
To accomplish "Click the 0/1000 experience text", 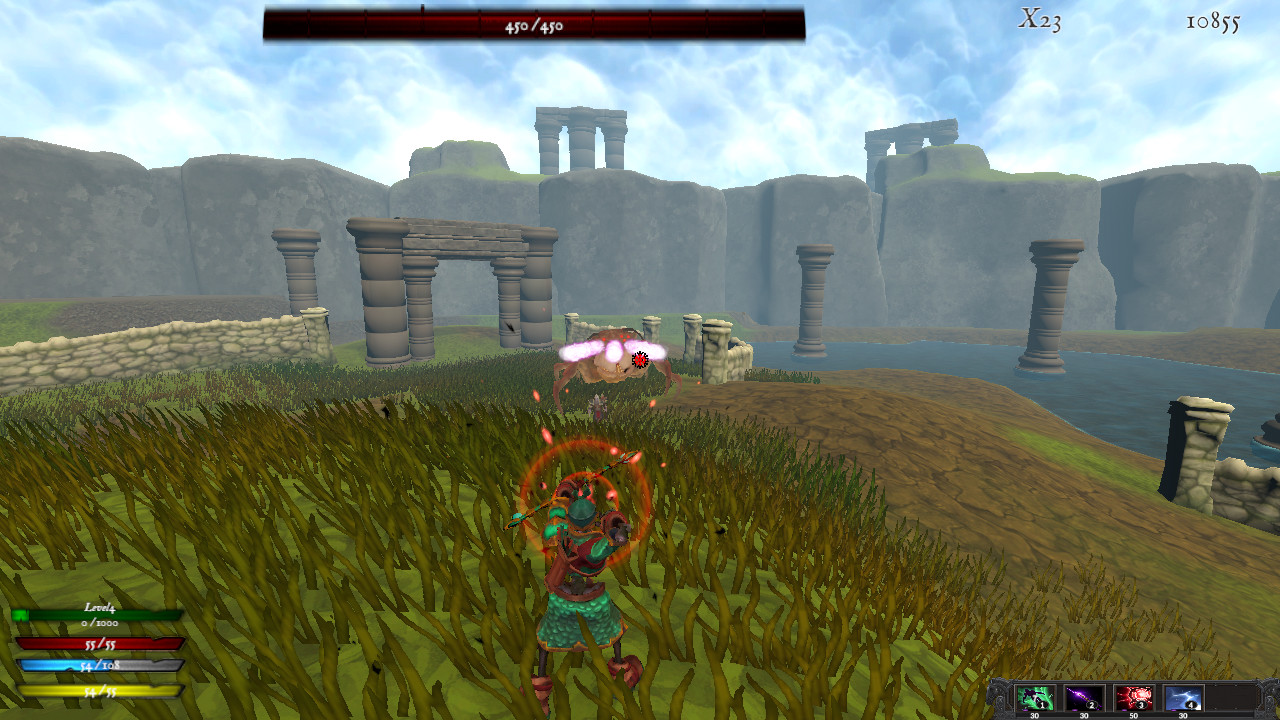I will (99, 623).
